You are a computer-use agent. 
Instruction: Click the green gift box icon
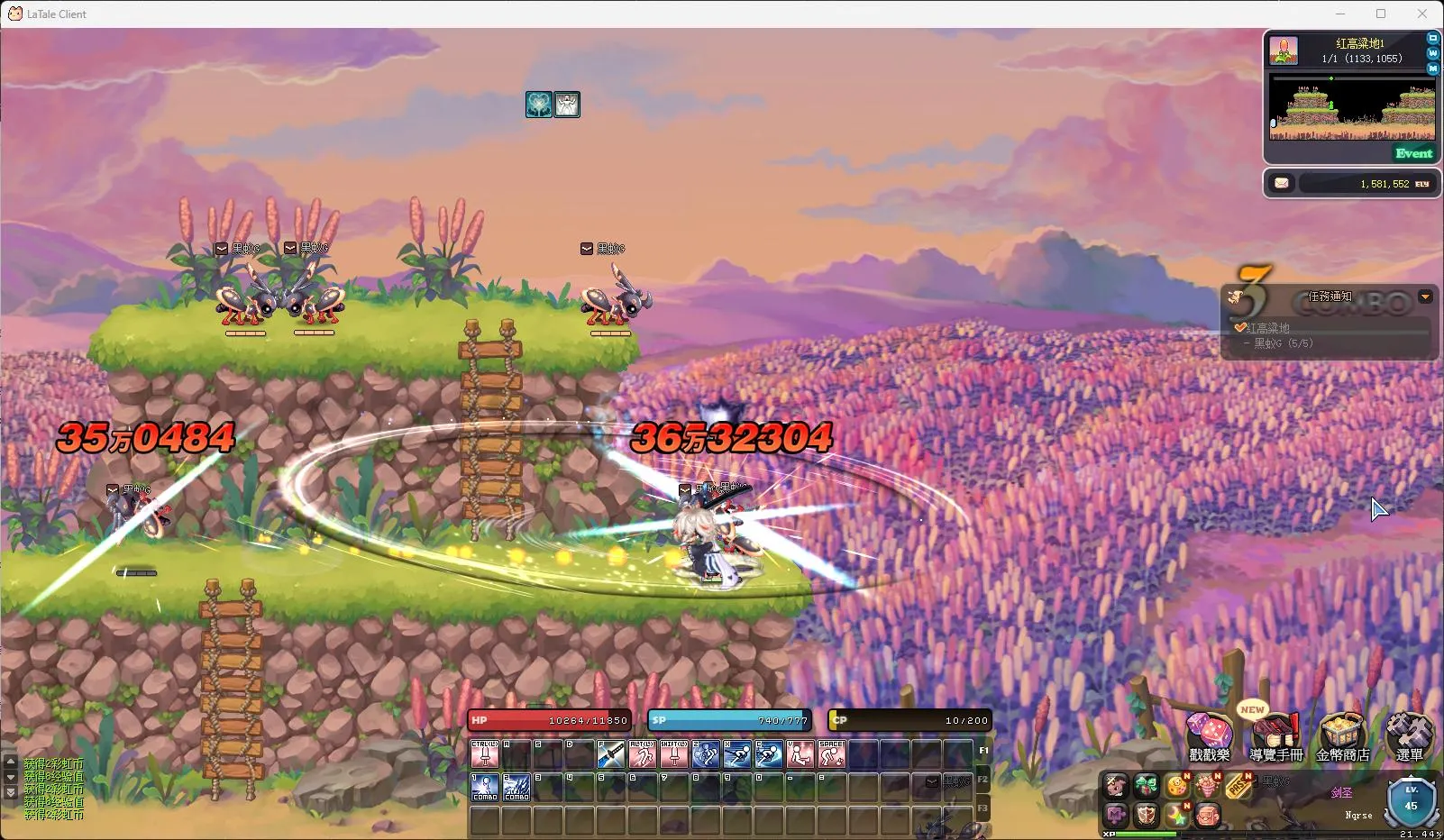[1147, 786]
